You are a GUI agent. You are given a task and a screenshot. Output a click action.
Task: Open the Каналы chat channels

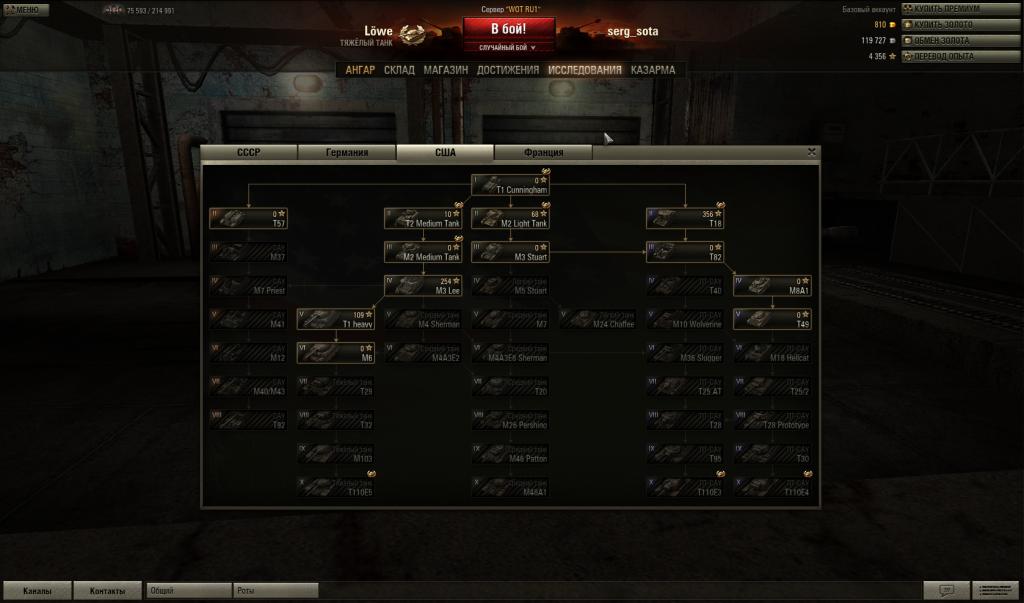click(37, 591)
